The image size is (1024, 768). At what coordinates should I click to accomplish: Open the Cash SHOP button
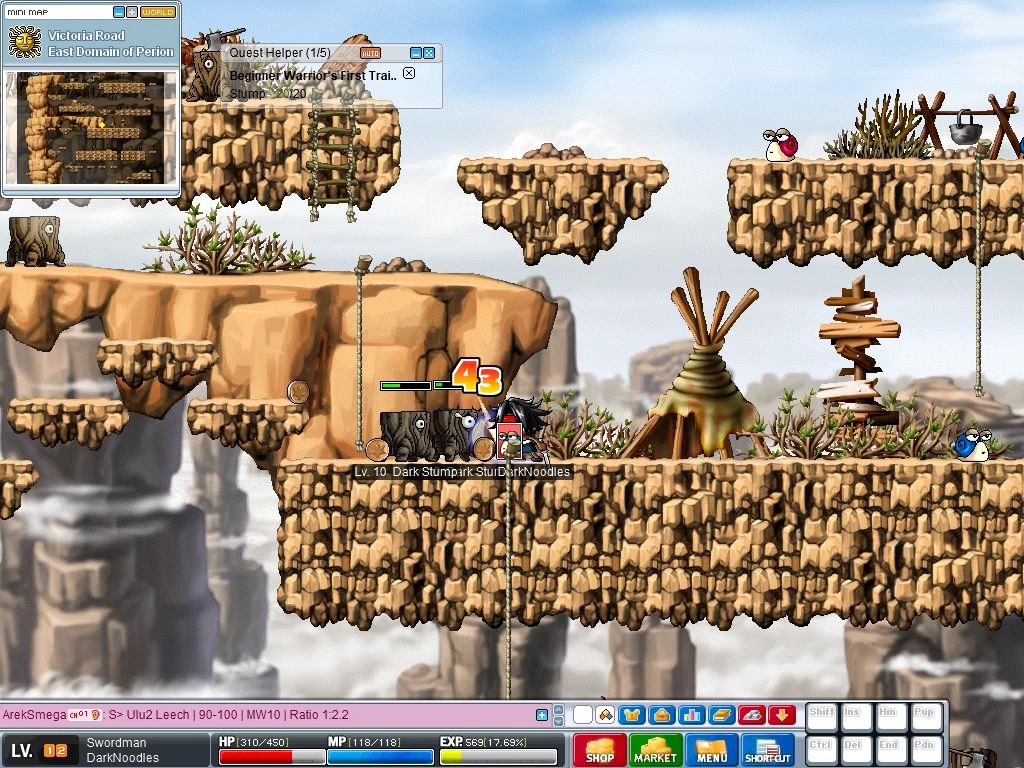(x=600, y=750)
